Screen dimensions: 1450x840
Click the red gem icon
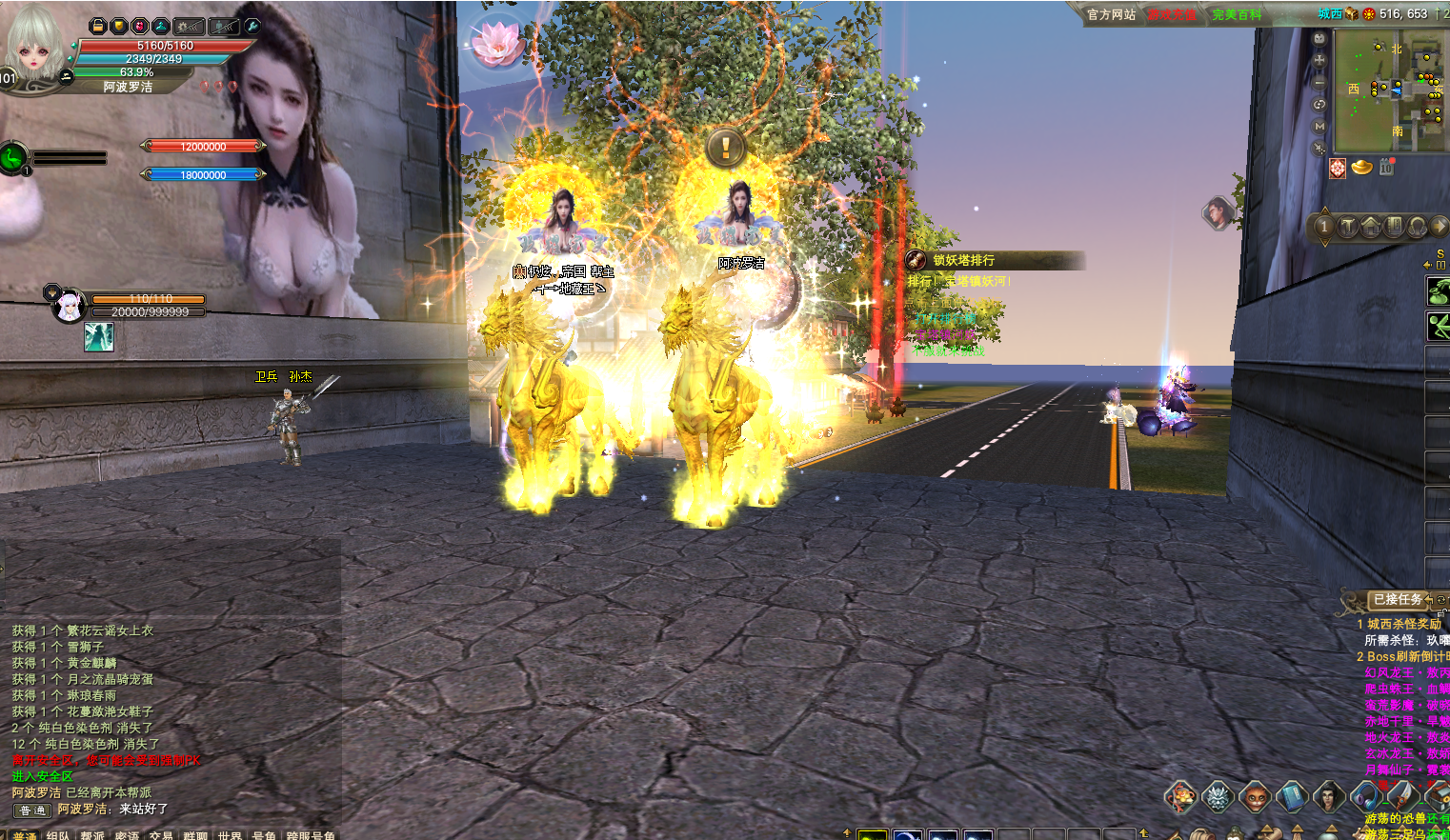(x=139, y=27)
